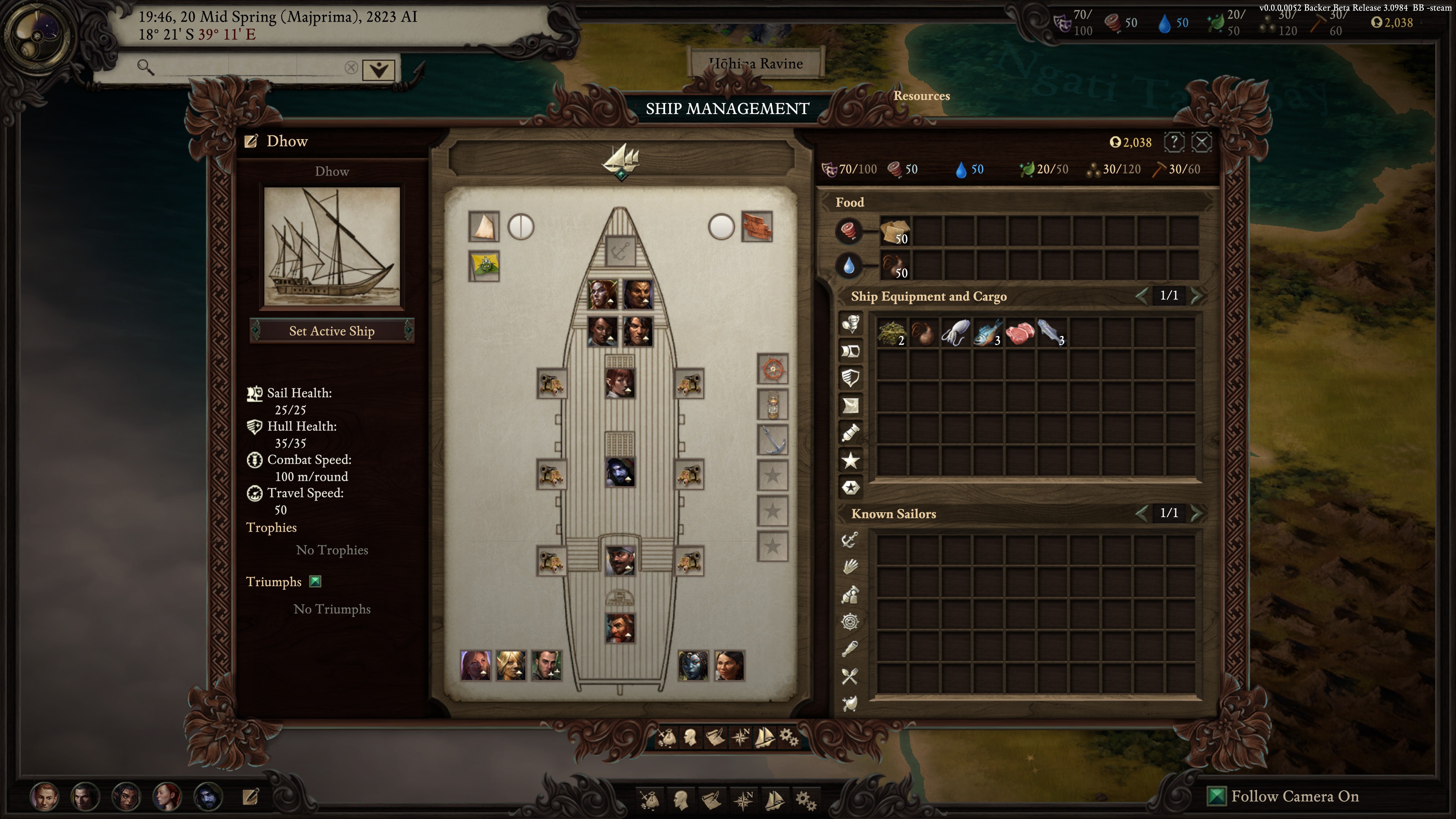Open the help question mark button
Viewport: 1456px width, 819px height.
(x=1174, y=142)
